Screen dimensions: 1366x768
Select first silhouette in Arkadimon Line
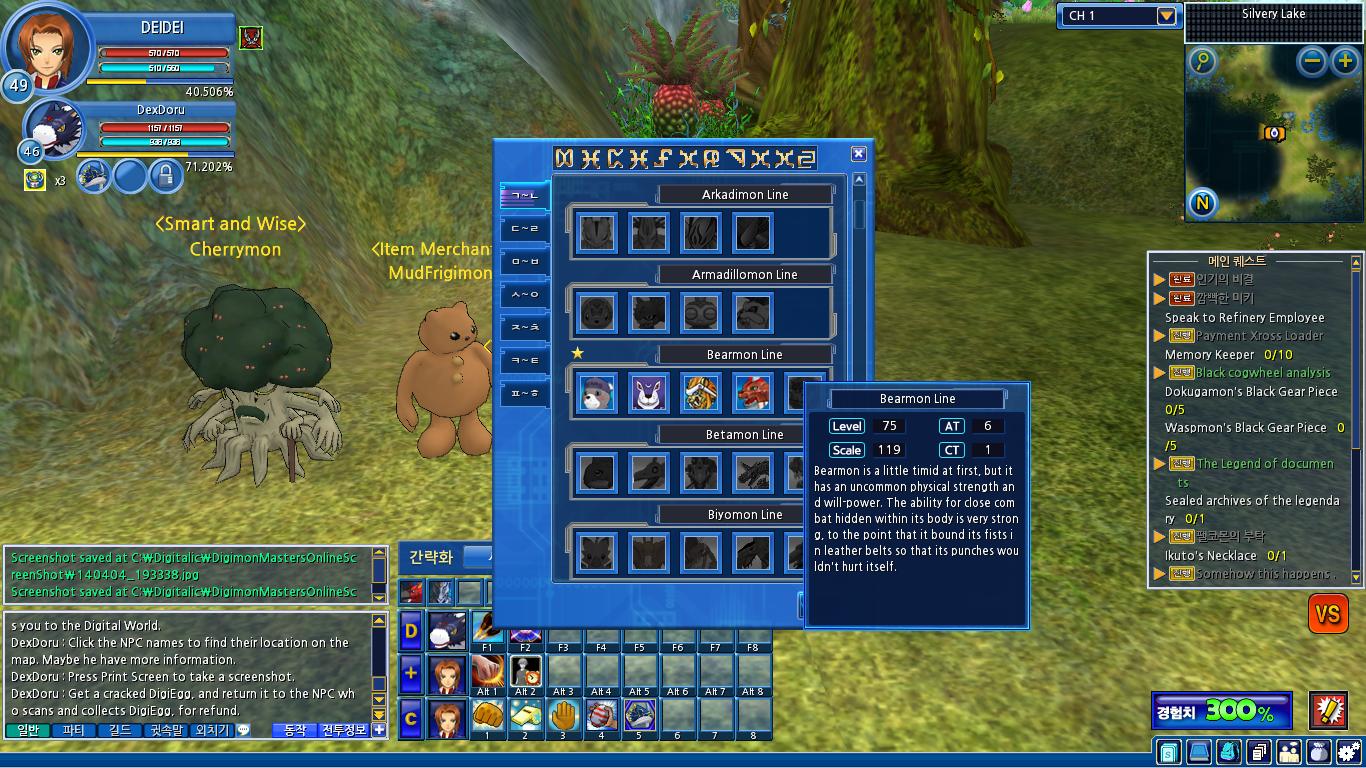pyautogui.click(x=597, y=233)
